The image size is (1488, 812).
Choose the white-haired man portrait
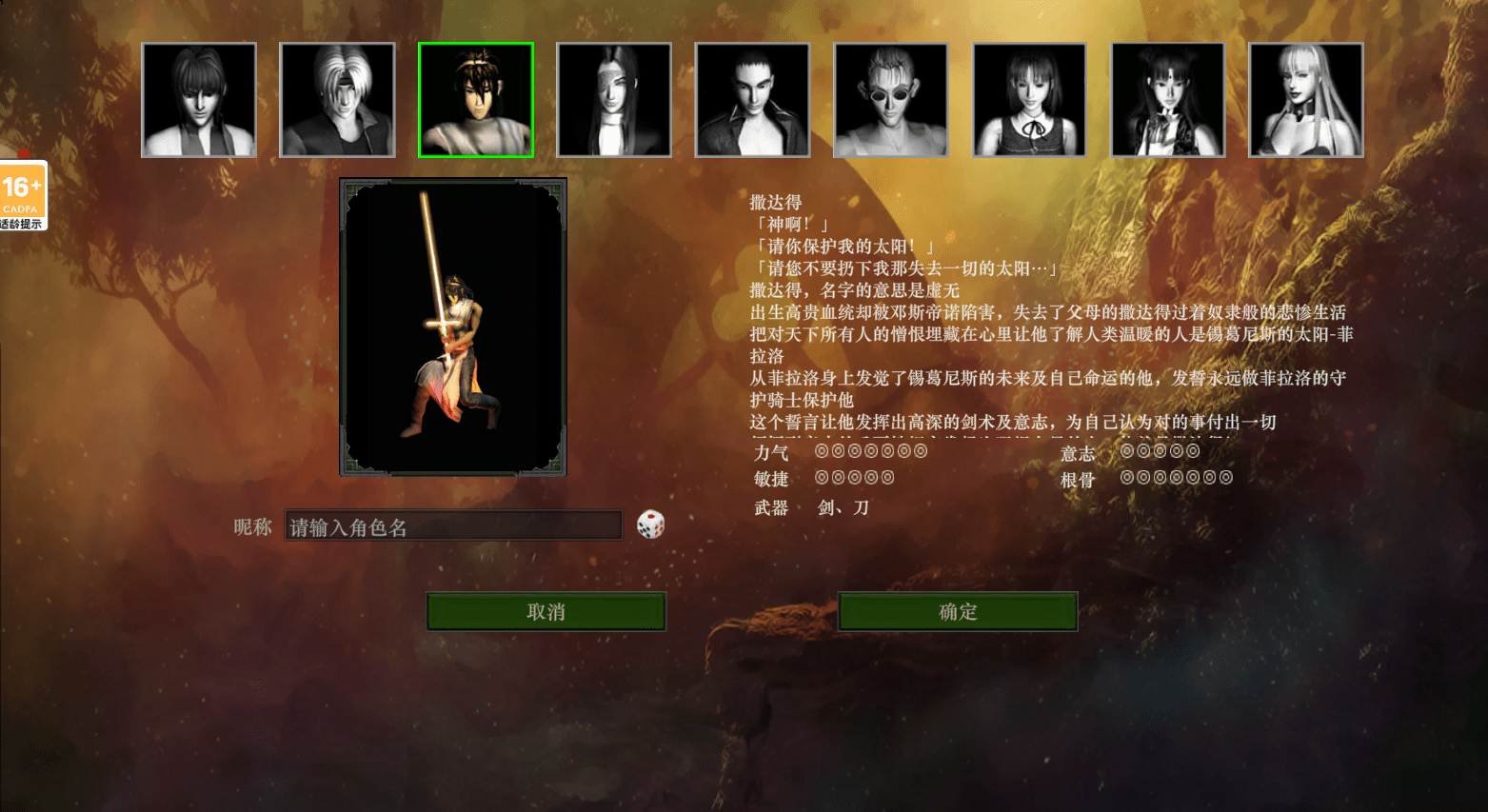[x=337, y=100]
